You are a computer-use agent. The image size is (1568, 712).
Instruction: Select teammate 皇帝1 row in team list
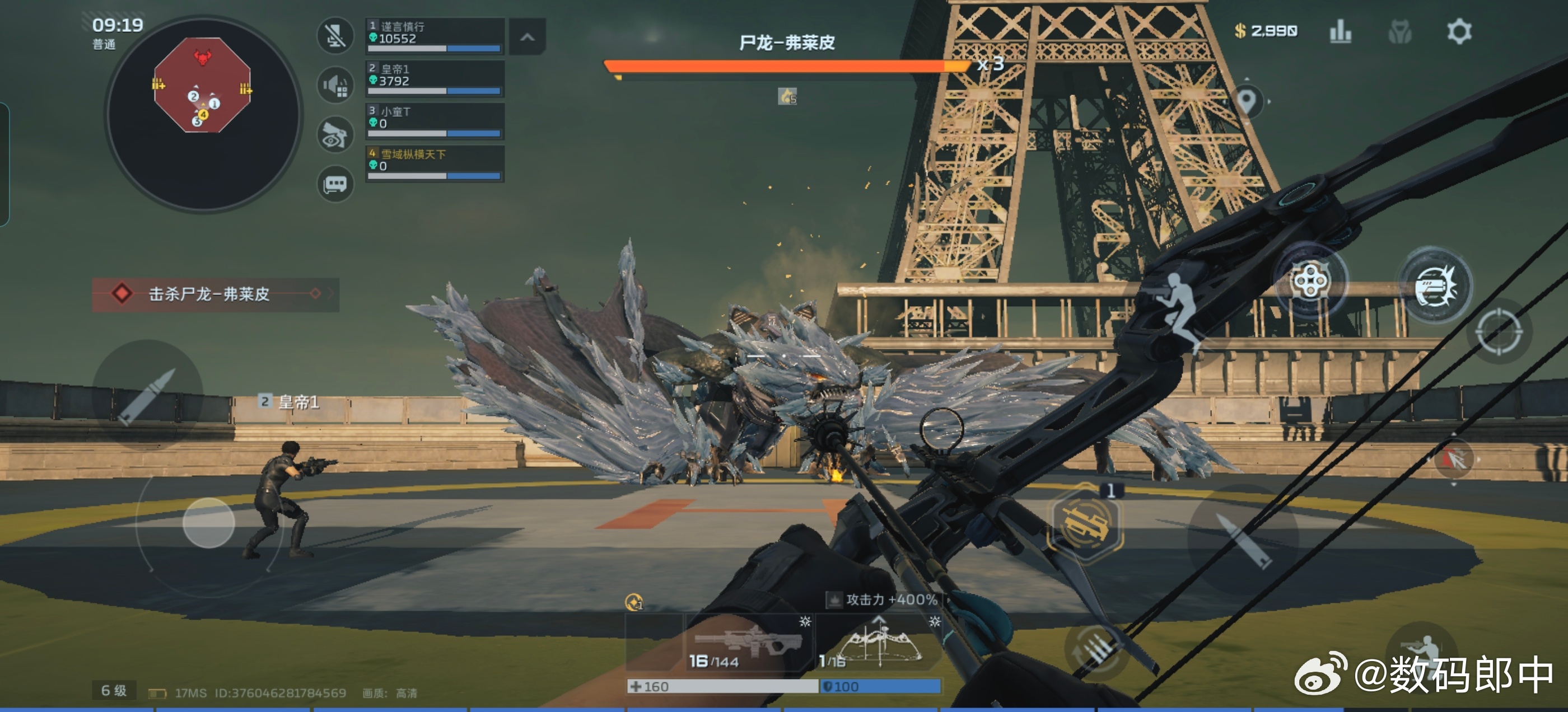[x=435, y=78]
